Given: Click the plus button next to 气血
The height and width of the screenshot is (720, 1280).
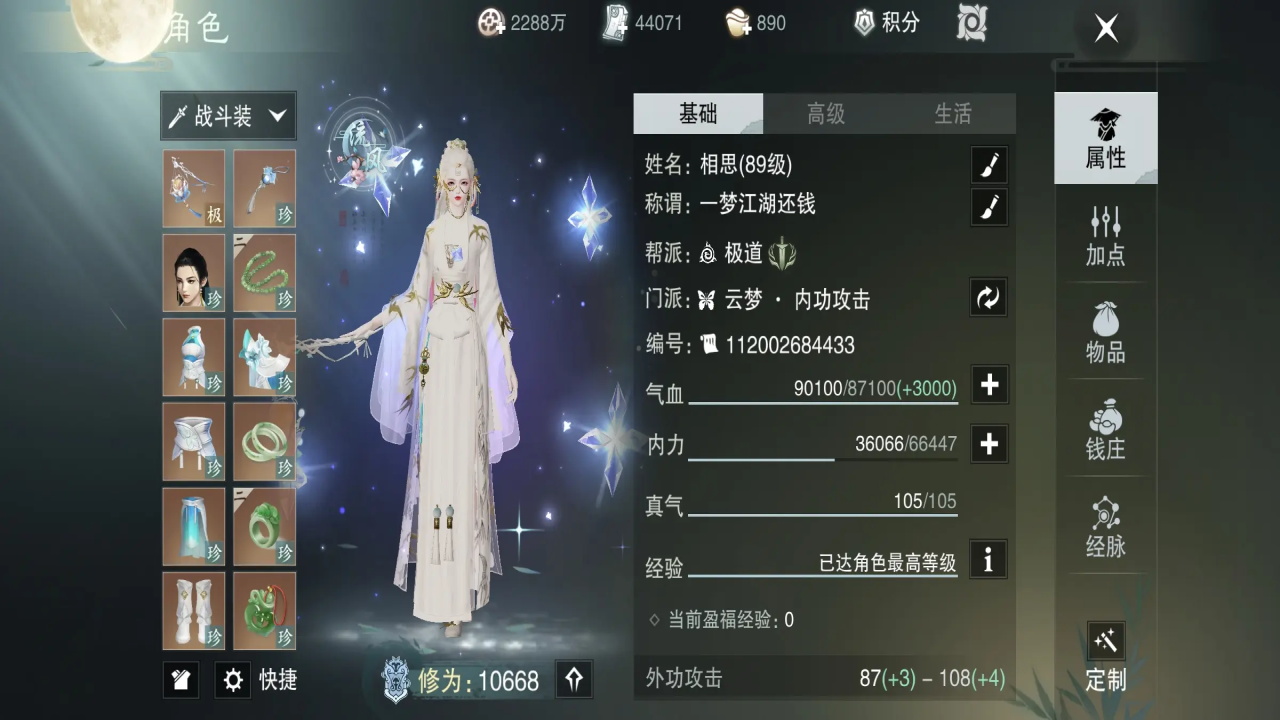Looking at the screenshot, I should (x=988, y=385).
